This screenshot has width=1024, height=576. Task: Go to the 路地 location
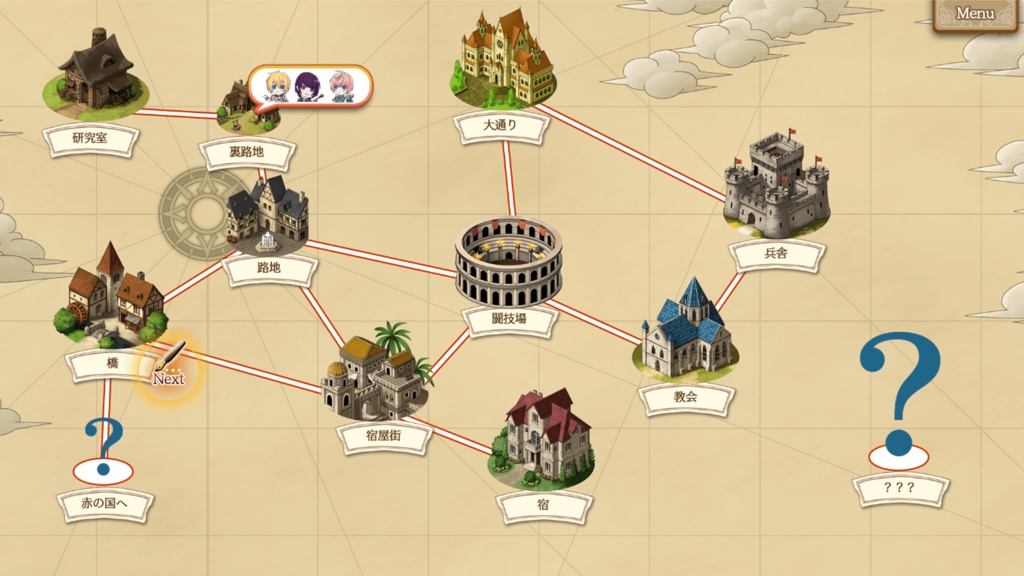pyautogui.click(x=268, y=218)
